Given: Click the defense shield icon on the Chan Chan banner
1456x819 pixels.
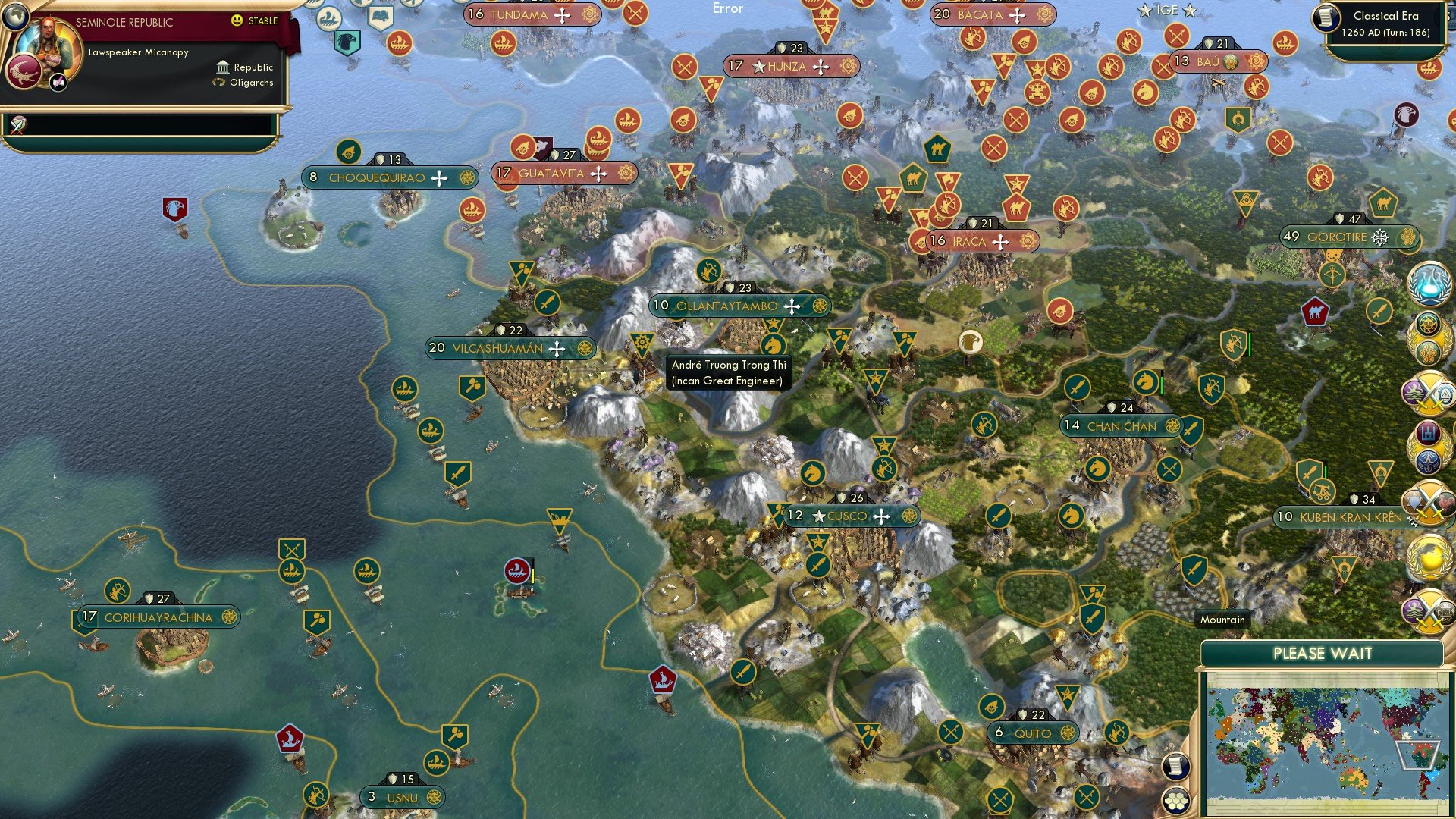Looking at the screenshot, I should (1112, 407).
